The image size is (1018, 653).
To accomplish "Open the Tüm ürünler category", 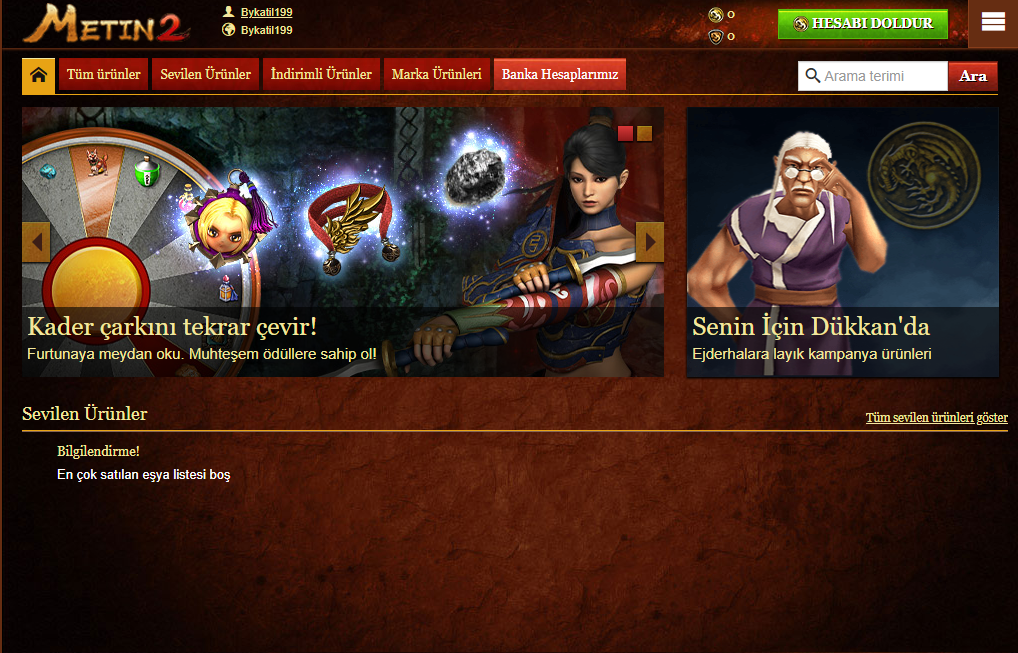I will click(104, 75).
